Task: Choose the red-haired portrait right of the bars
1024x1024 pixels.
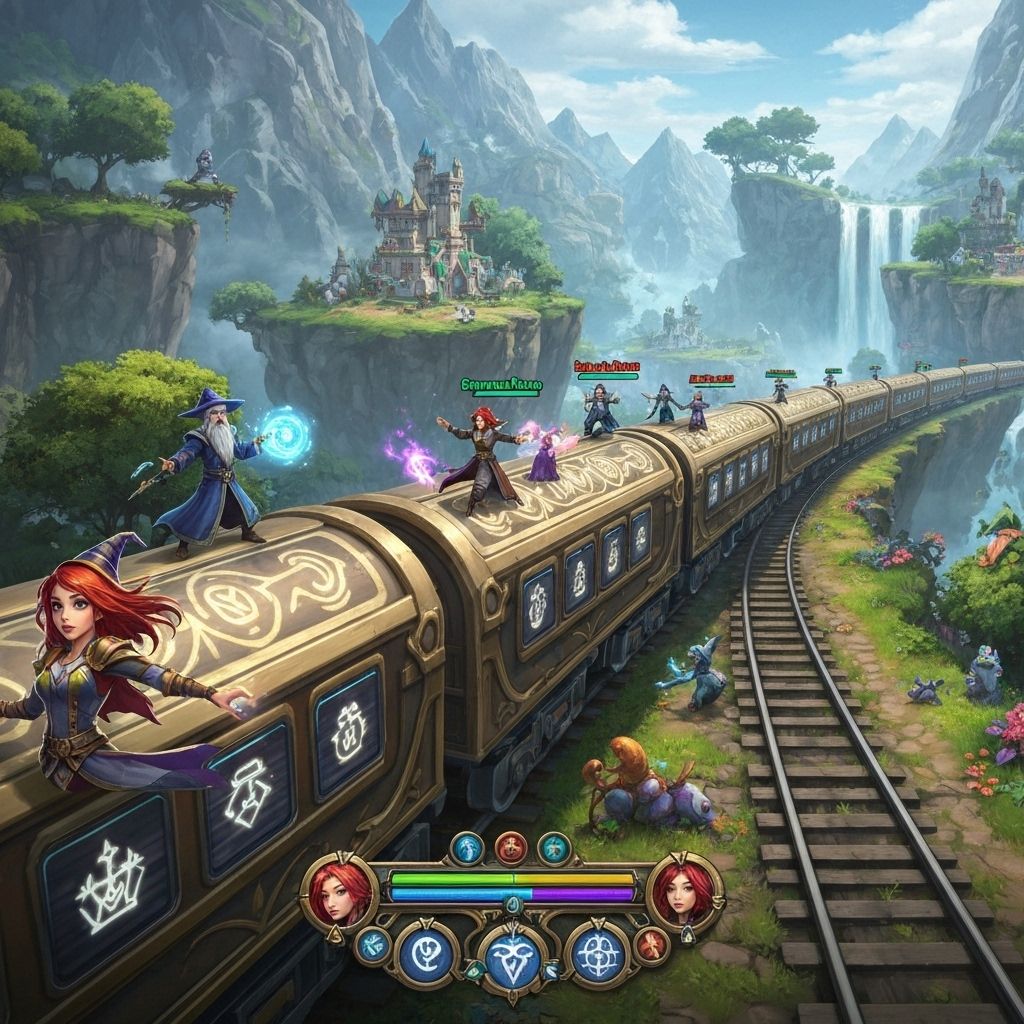Action: (x=685, y=890)
